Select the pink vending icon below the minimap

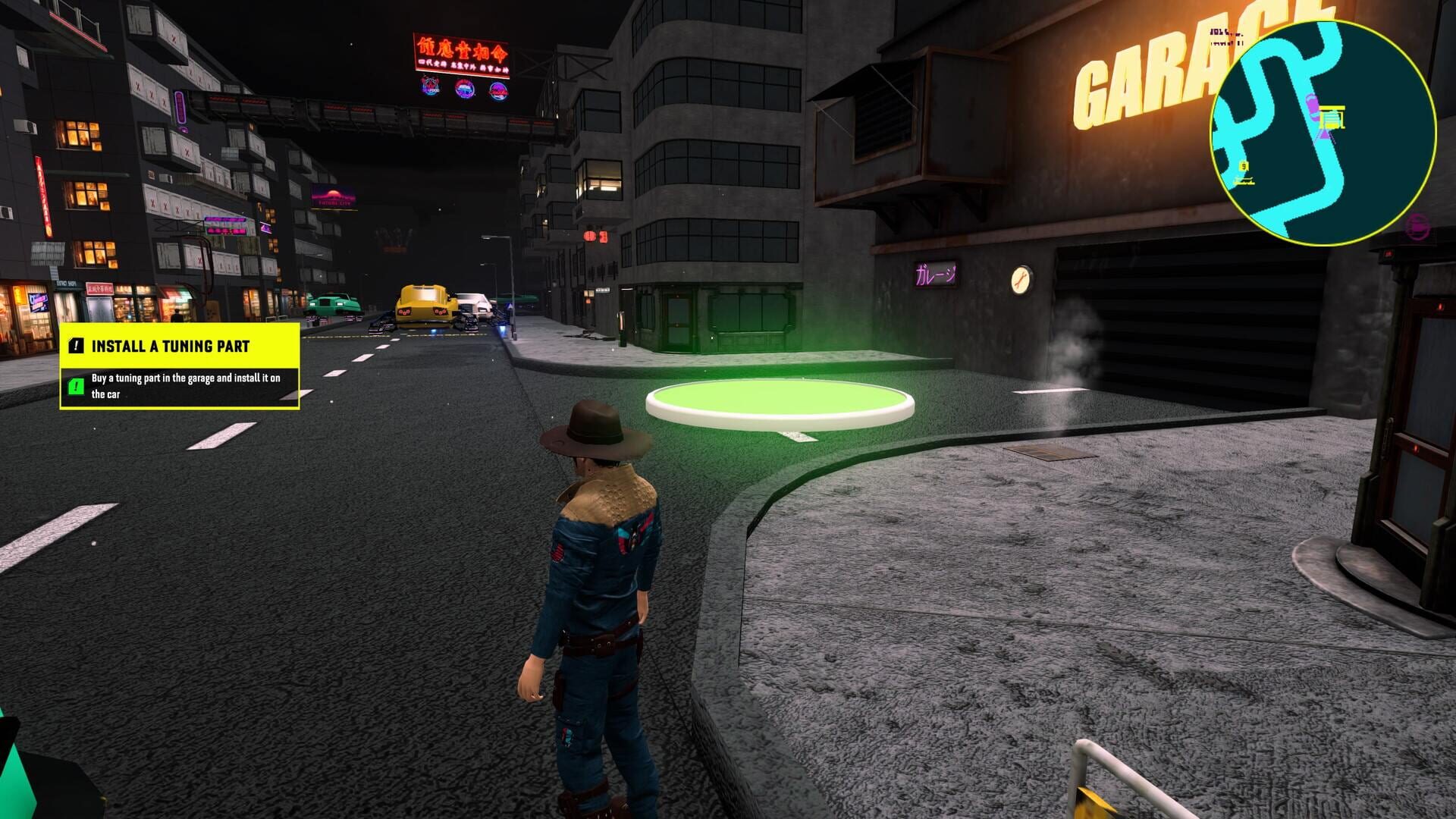[x=1419, y=224]
